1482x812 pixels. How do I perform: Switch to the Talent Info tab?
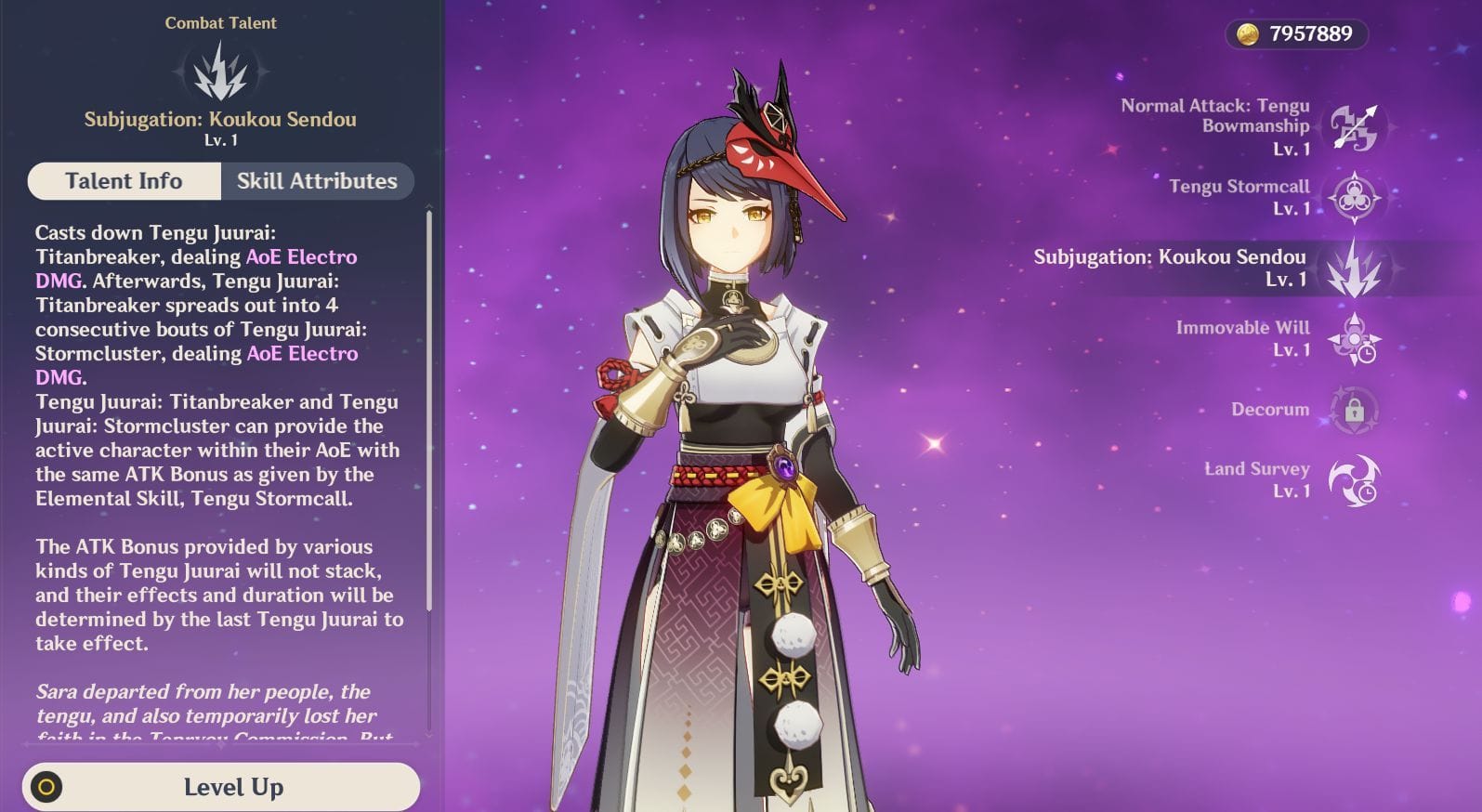tap(124, 180)
